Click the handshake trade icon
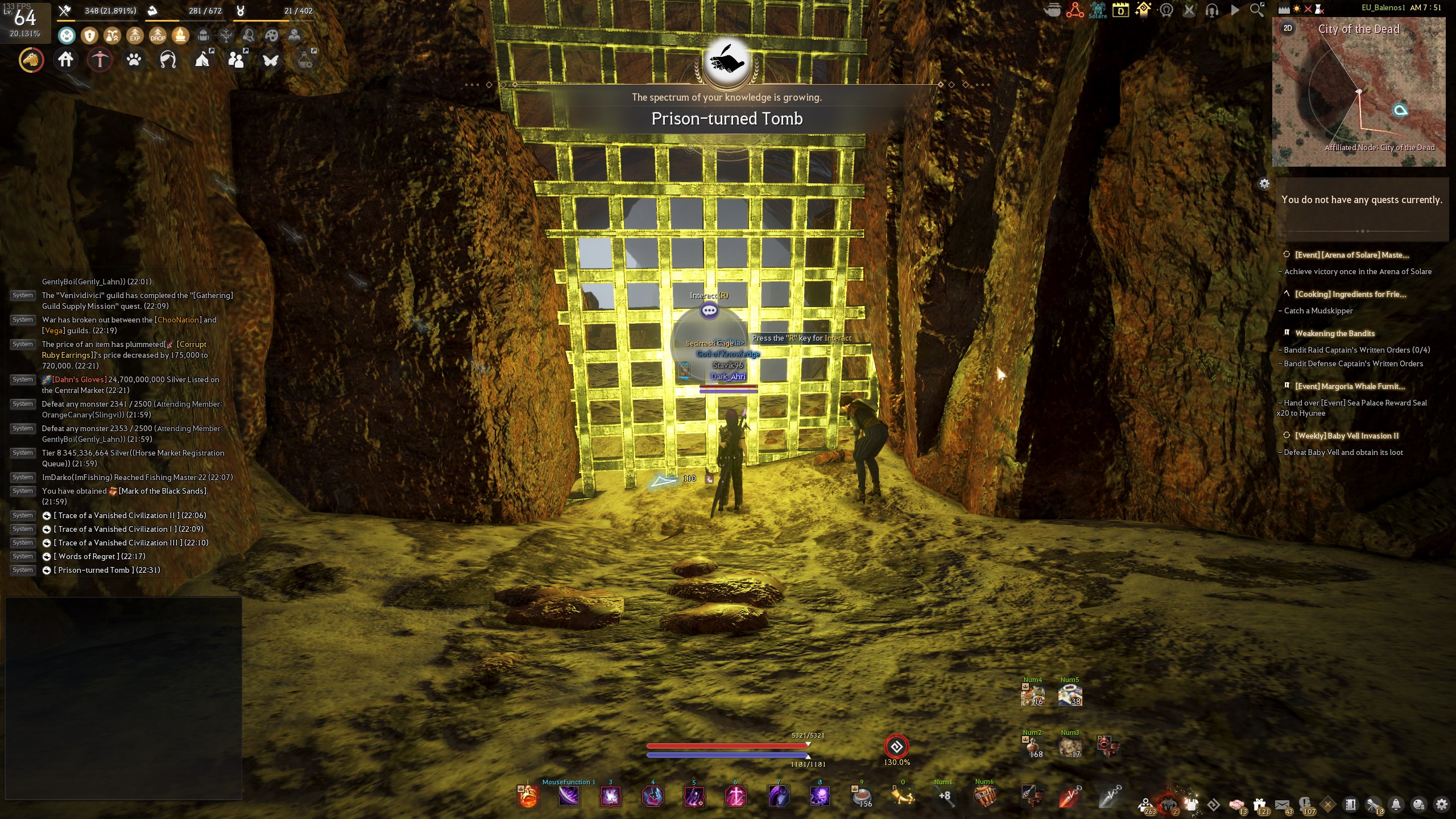 tap(1238, 804)
